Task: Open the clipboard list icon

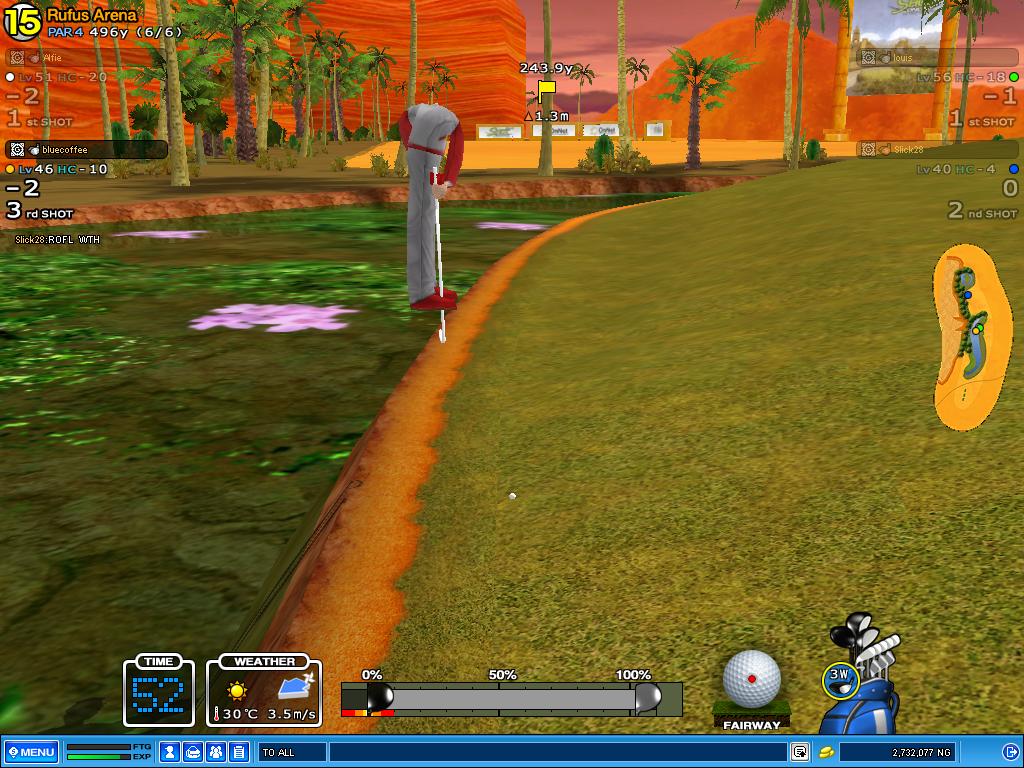Action: coord(238,752)
